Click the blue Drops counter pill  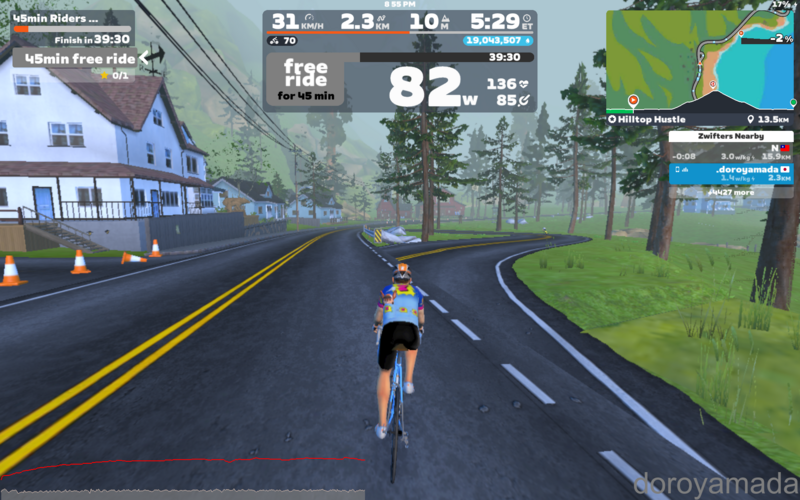(x=497, y=41)
